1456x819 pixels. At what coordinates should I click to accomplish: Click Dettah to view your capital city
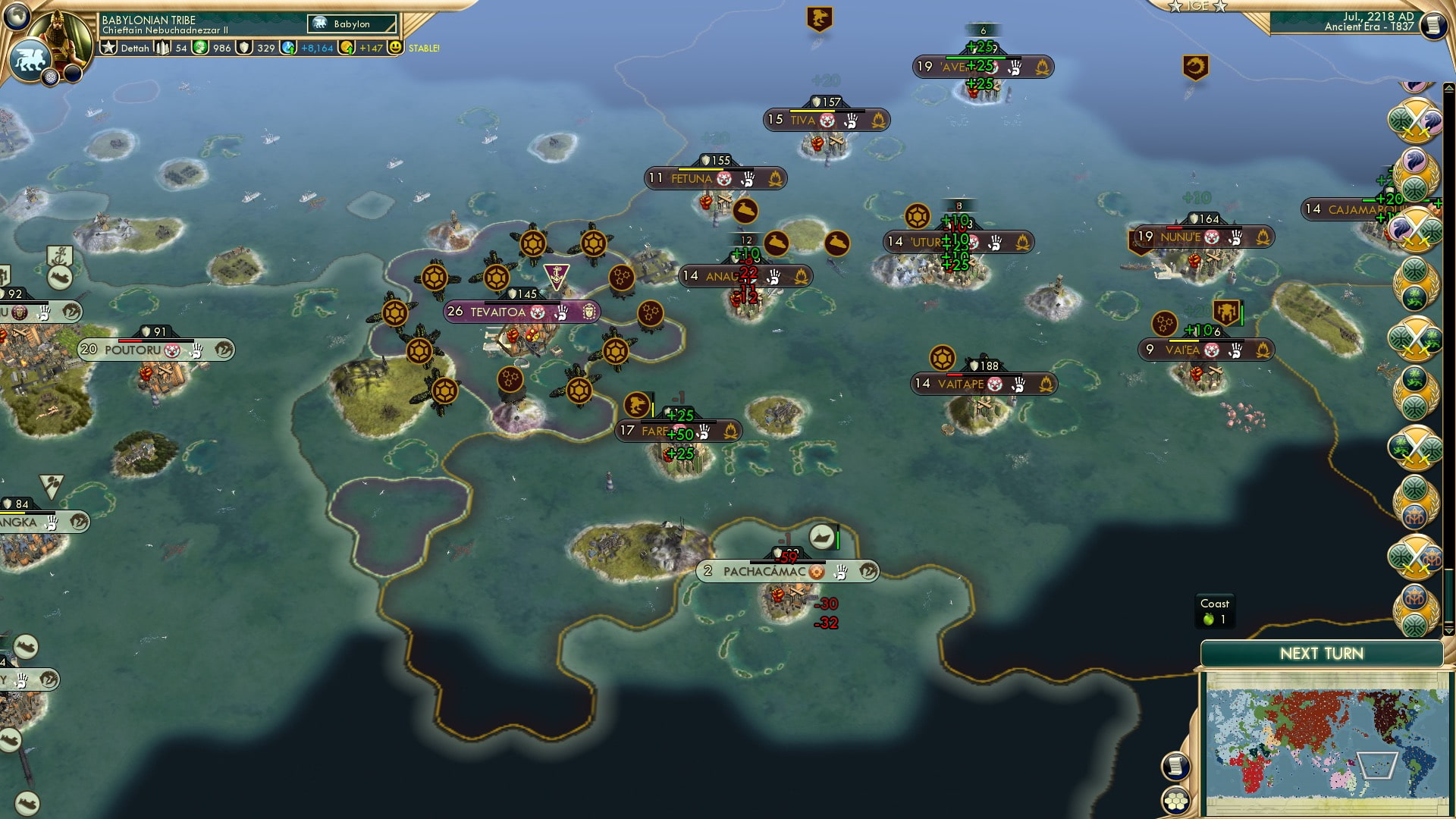[x=136, y=48]
